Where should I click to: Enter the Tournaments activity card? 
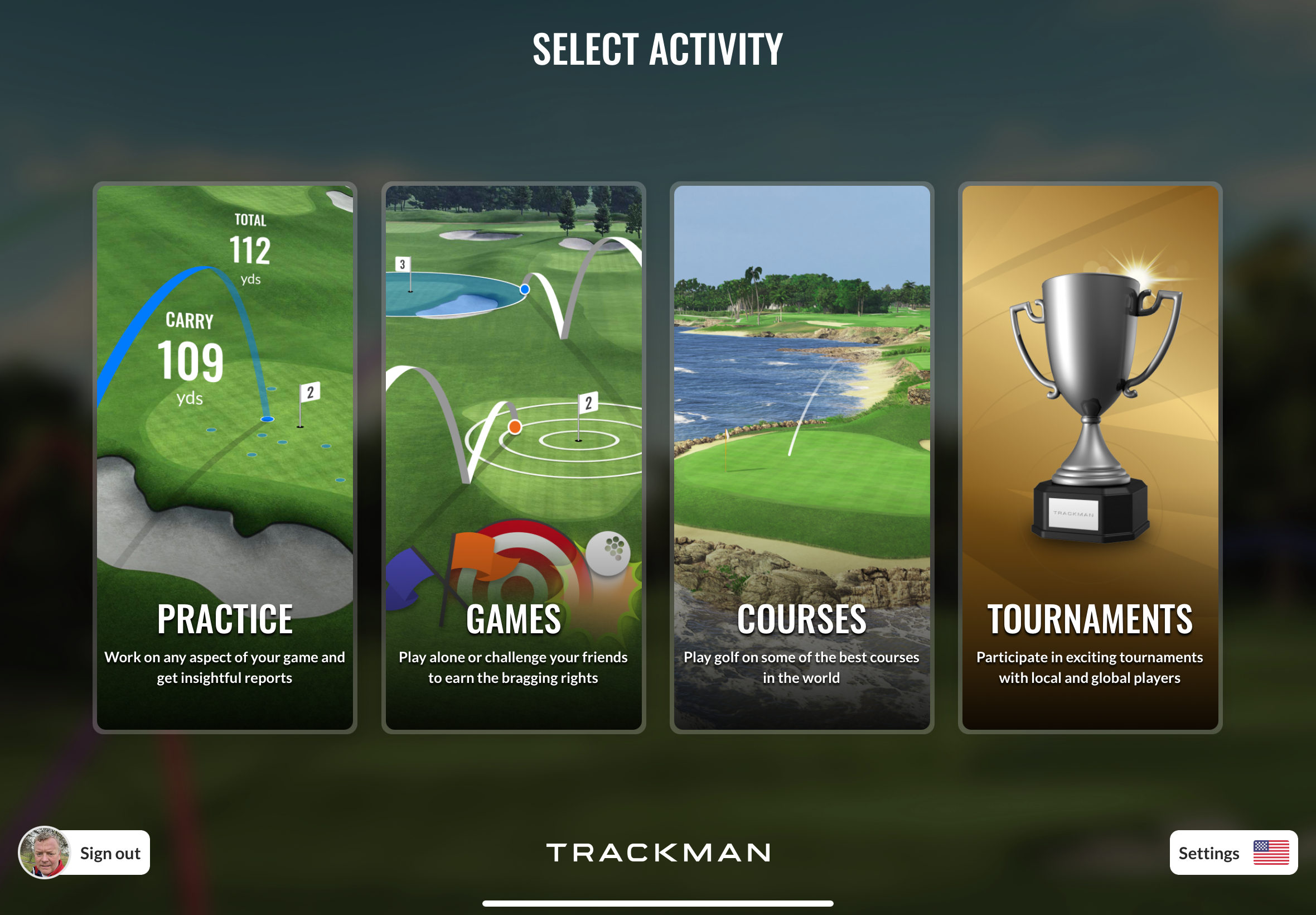pyautogui.click(x=1090, y=457)
